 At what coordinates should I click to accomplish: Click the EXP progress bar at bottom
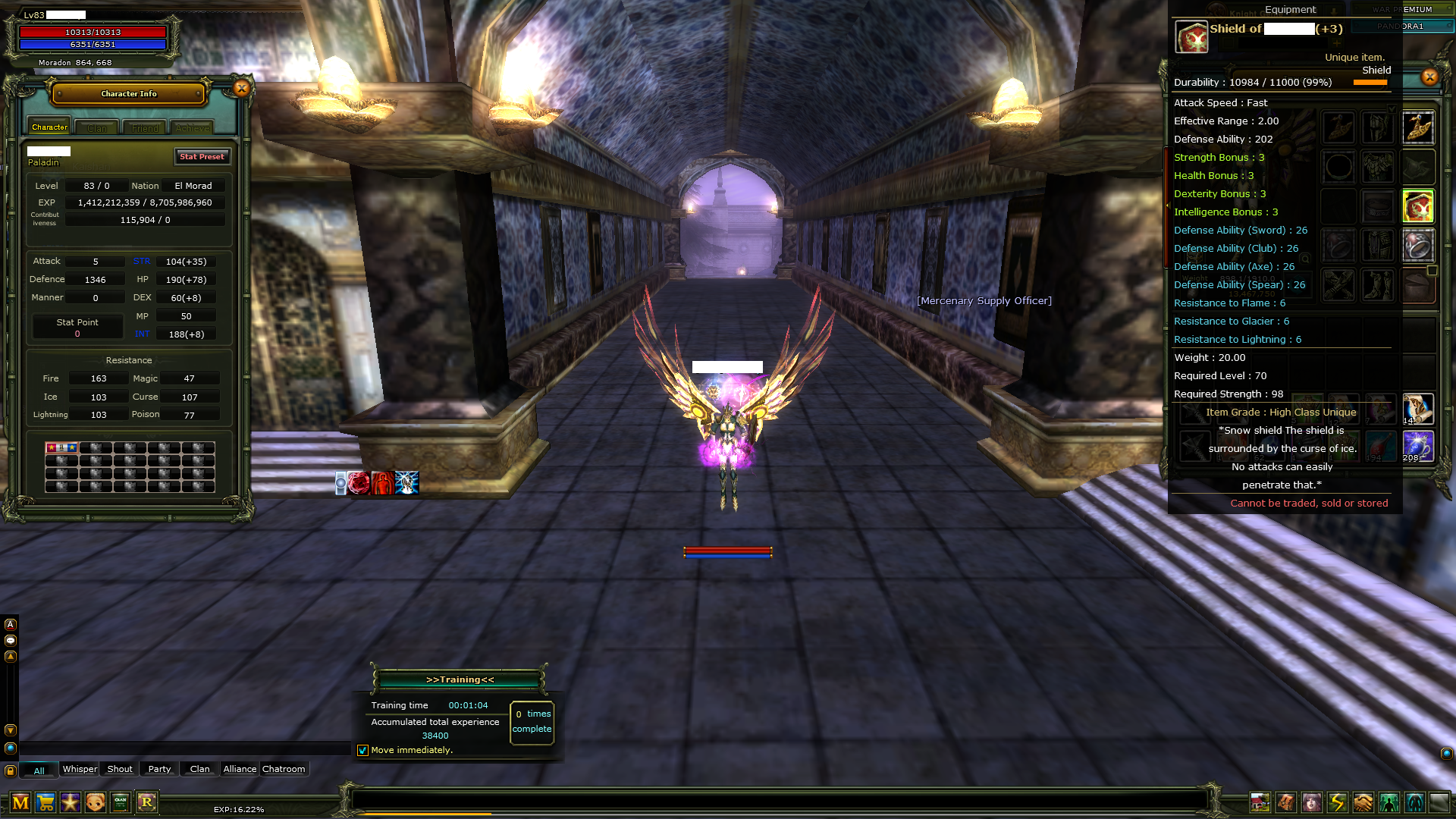pos(758,813)
